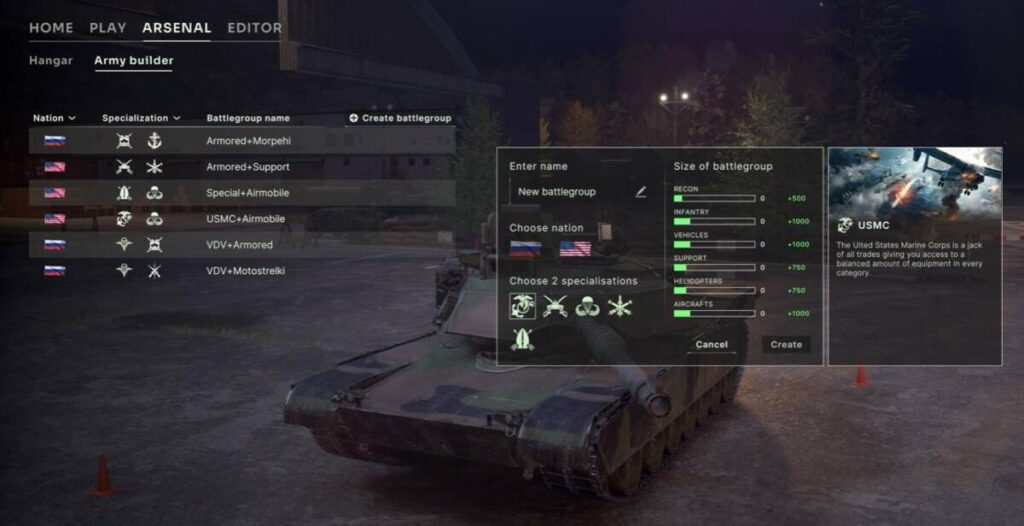Open the Specialization filter dropdown
The image size is (1024, 526).
(x=141, y=118)
